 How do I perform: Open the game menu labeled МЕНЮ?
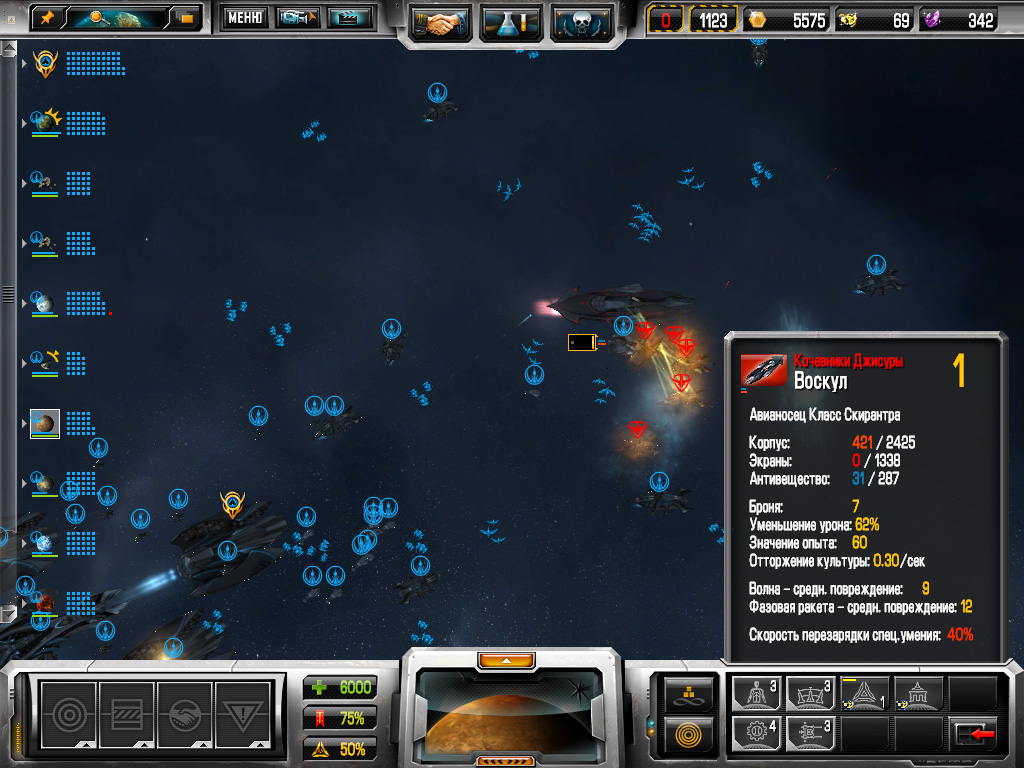pos(244,17)
